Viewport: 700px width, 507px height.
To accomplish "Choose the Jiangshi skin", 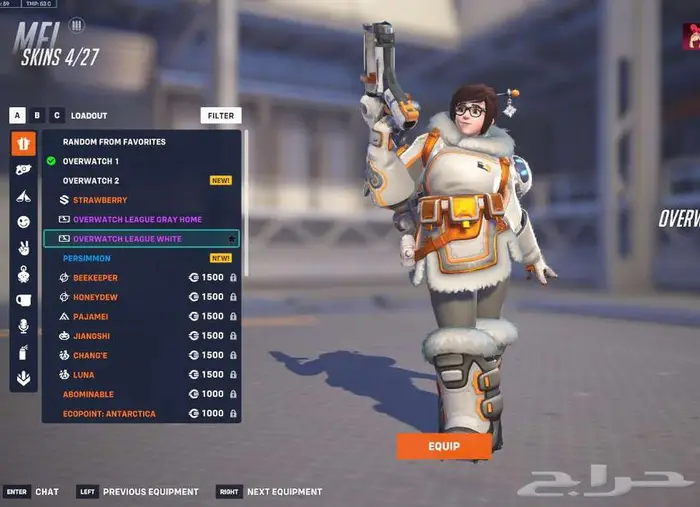I will tap(93, 336).
